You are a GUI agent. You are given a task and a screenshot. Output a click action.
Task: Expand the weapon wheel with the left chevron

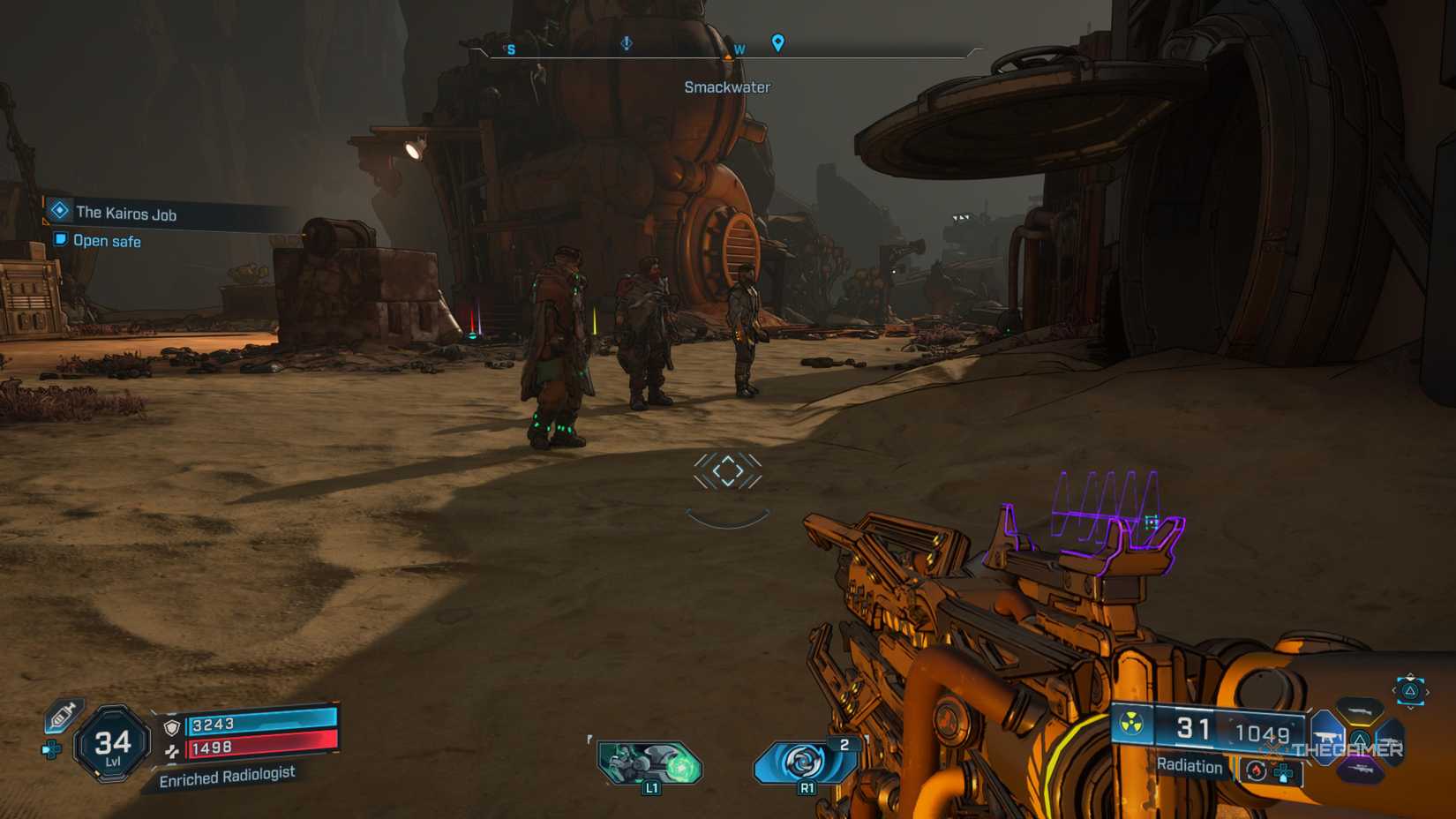(x=1395, y=692)
